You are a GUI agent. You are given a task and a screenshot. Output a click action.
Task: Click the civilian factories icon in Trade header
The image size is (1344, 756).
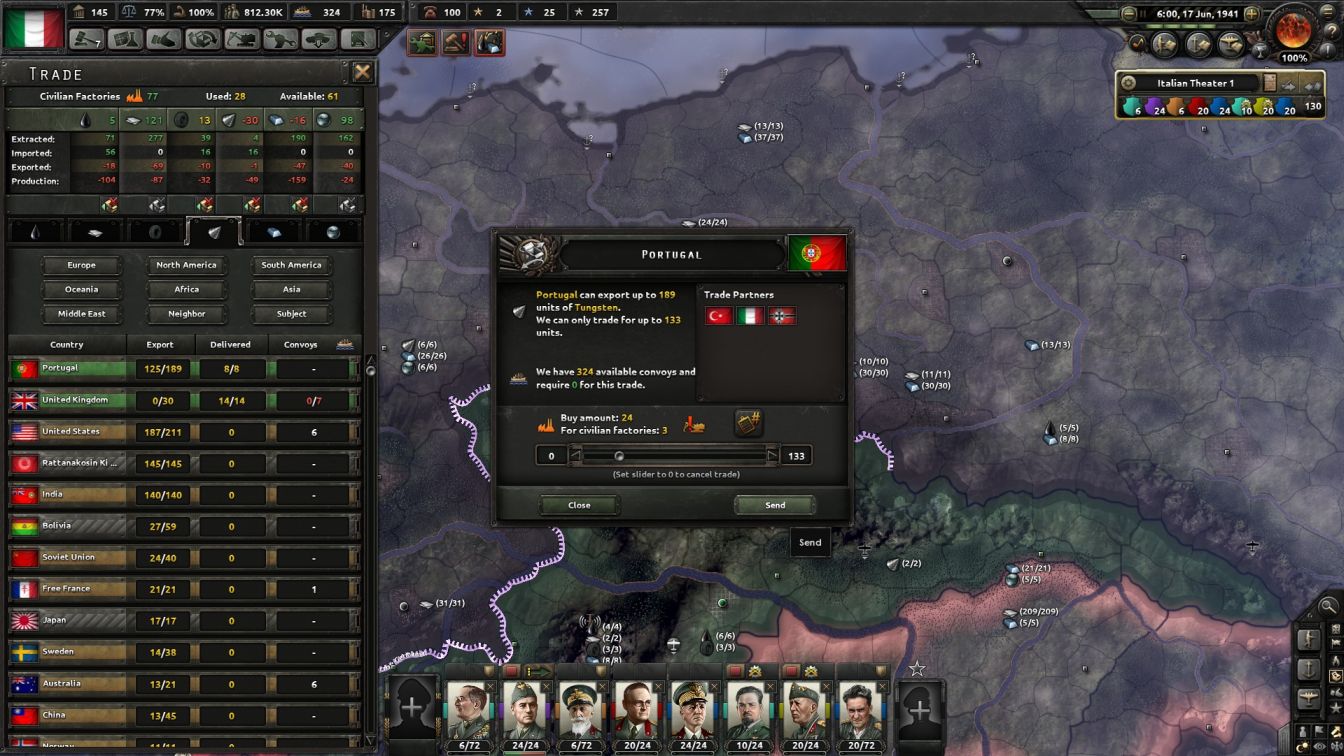(x=134, y=96)
